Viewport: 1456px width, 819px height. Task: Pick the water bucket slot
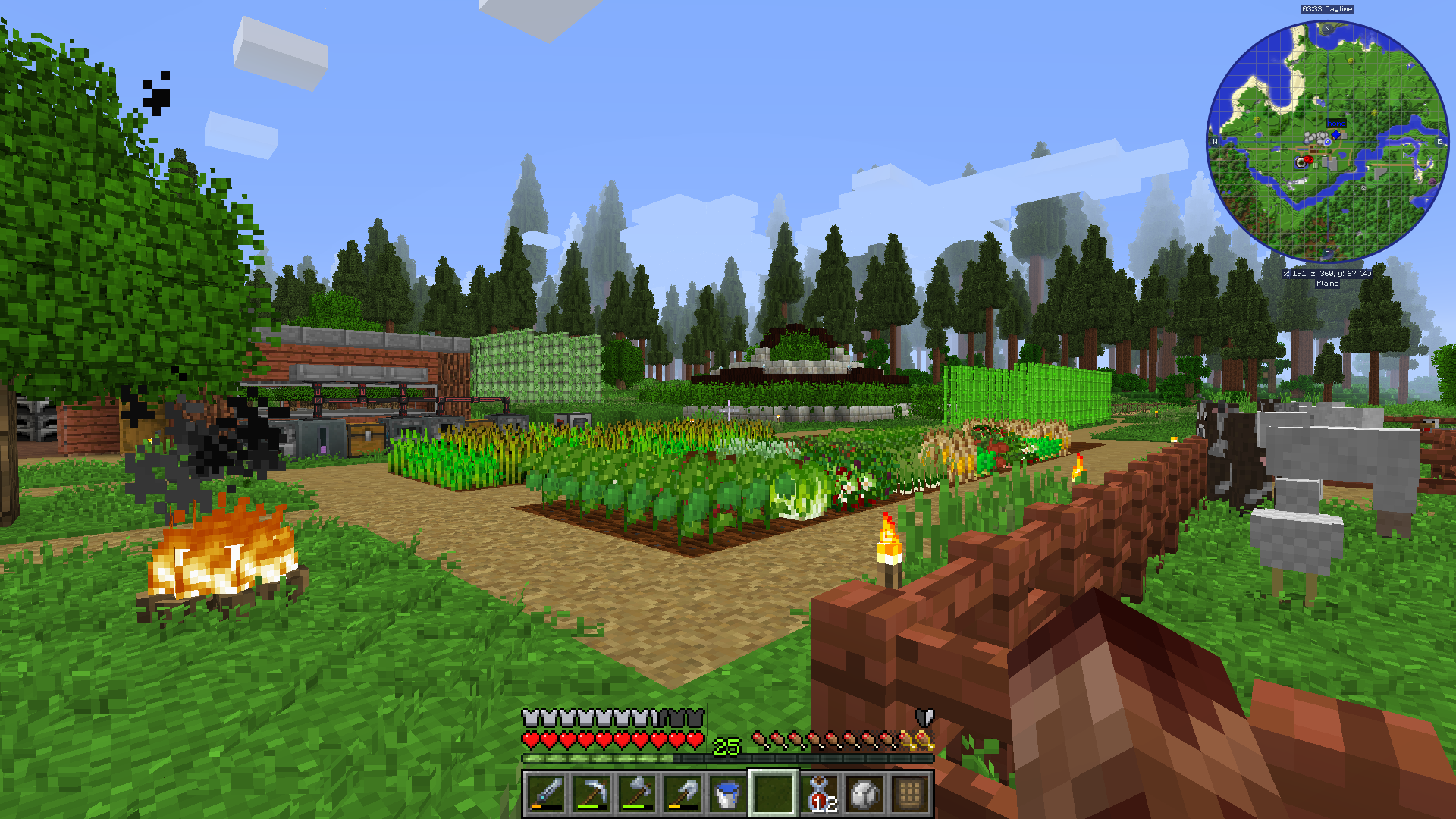click(728, 794)
